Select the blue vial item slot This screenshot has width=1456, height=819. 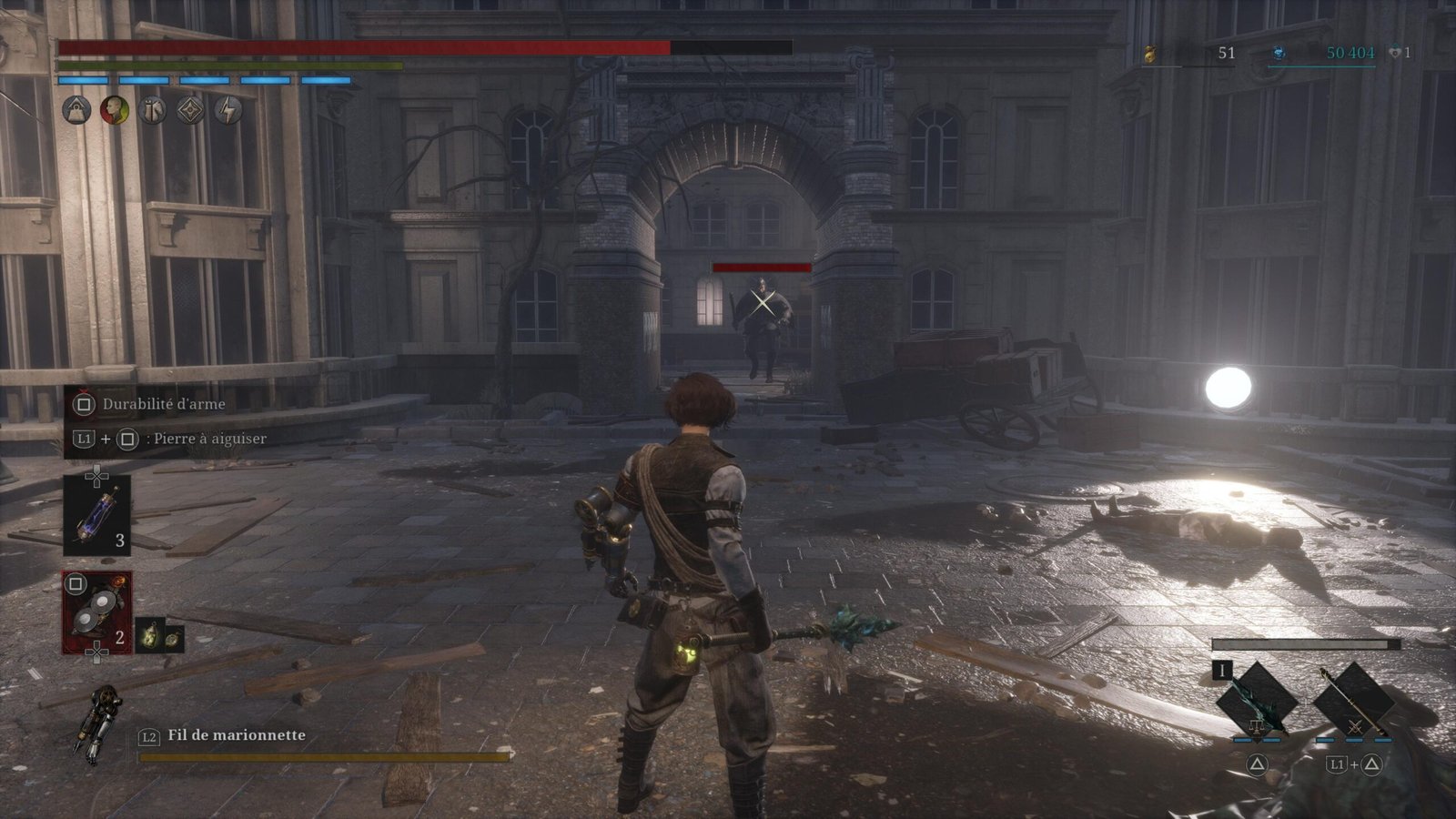[96, 515]
